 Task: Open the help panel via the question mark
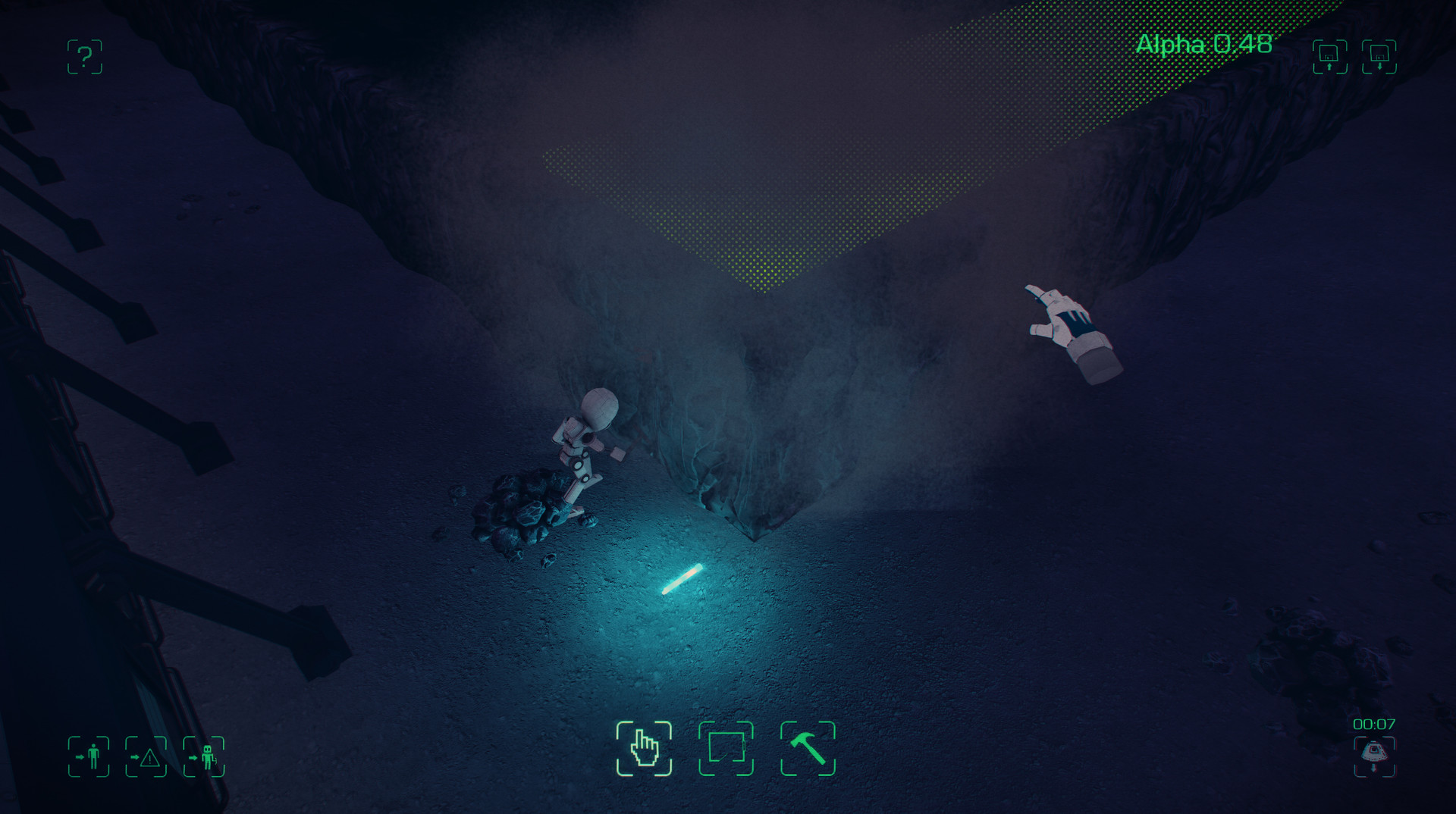[x=83, y=58]
